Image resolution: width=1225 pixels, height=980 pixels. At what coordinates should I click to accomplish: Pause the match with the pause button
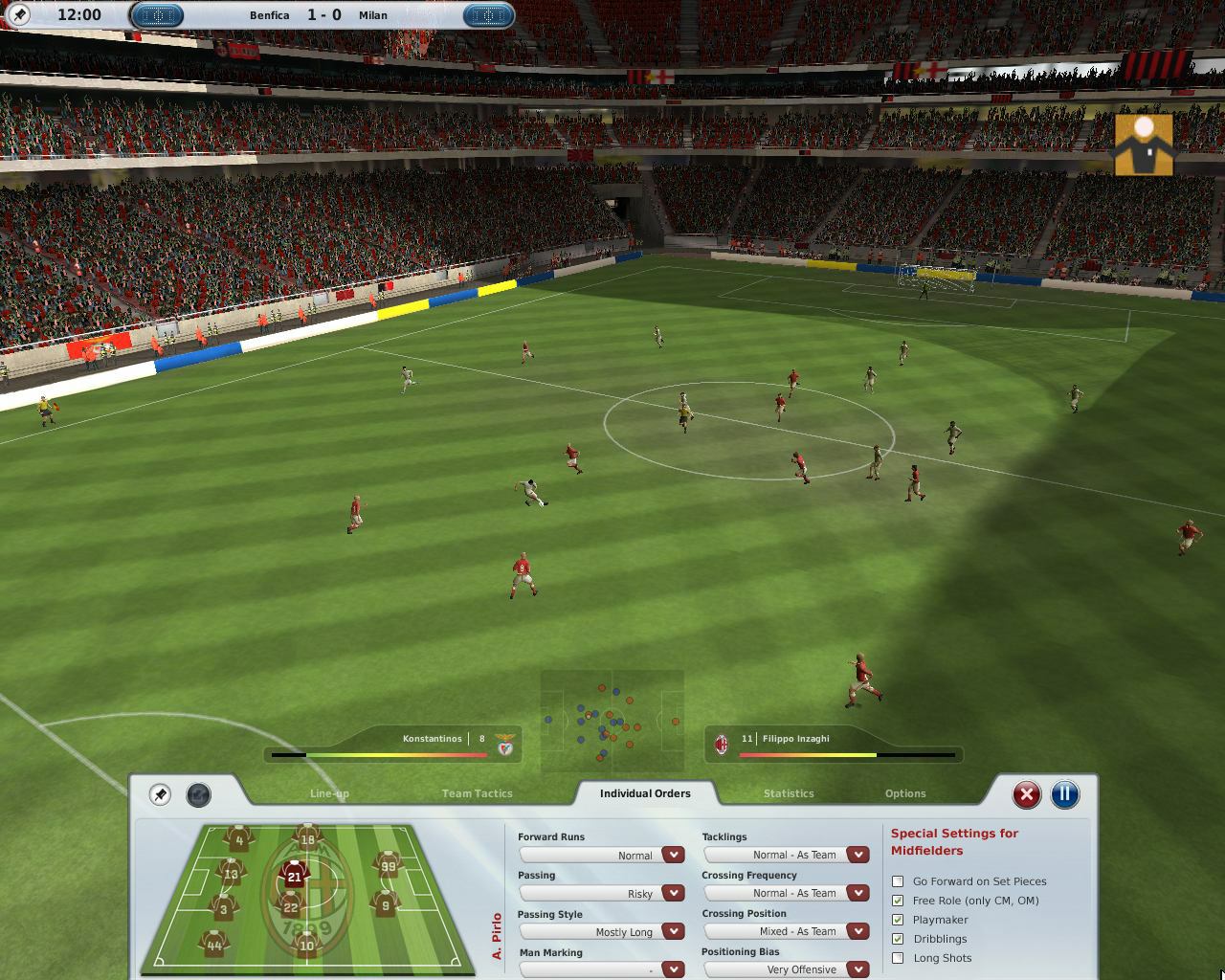click(x=1065, y=793)
